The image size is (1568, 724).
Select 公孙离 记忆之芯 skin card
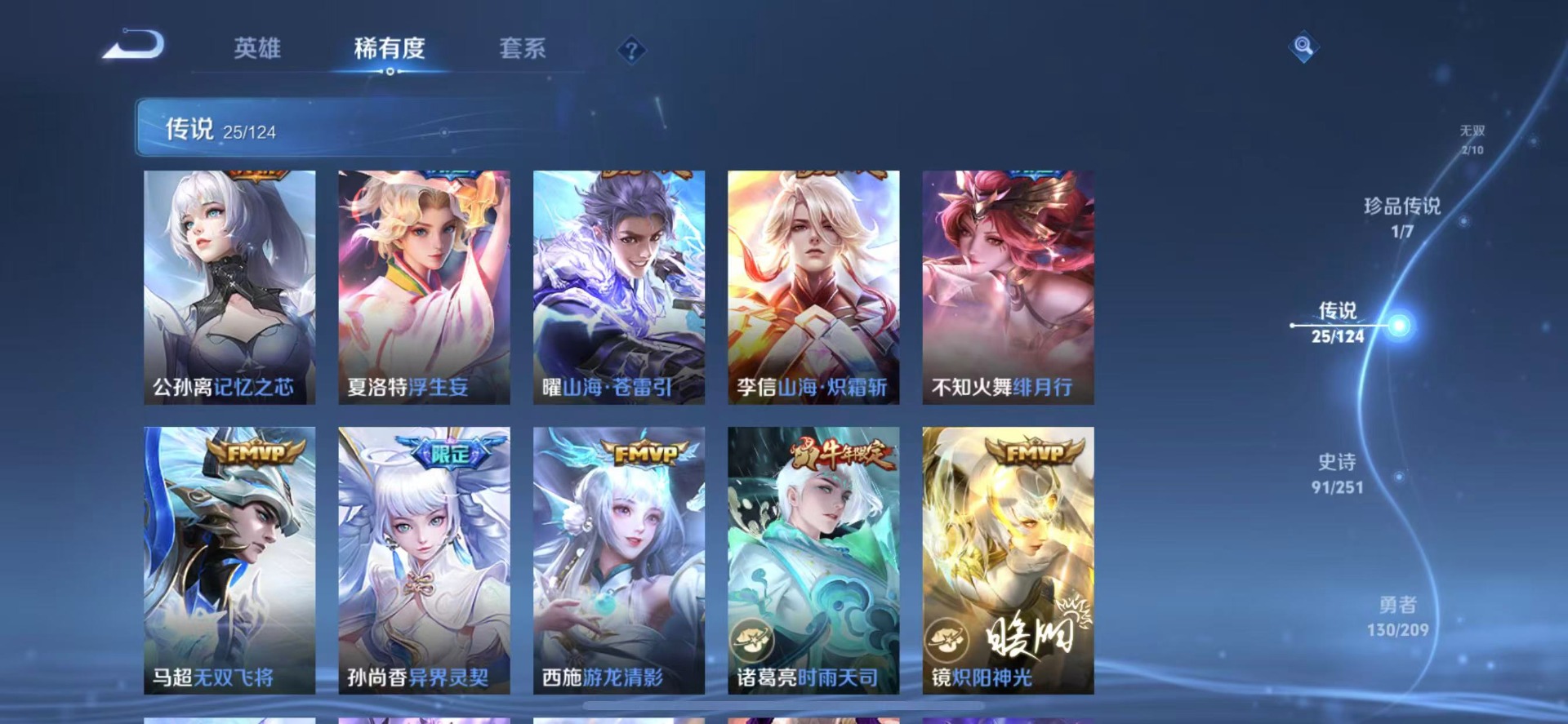pyautogui.click(x=229, y=287)
